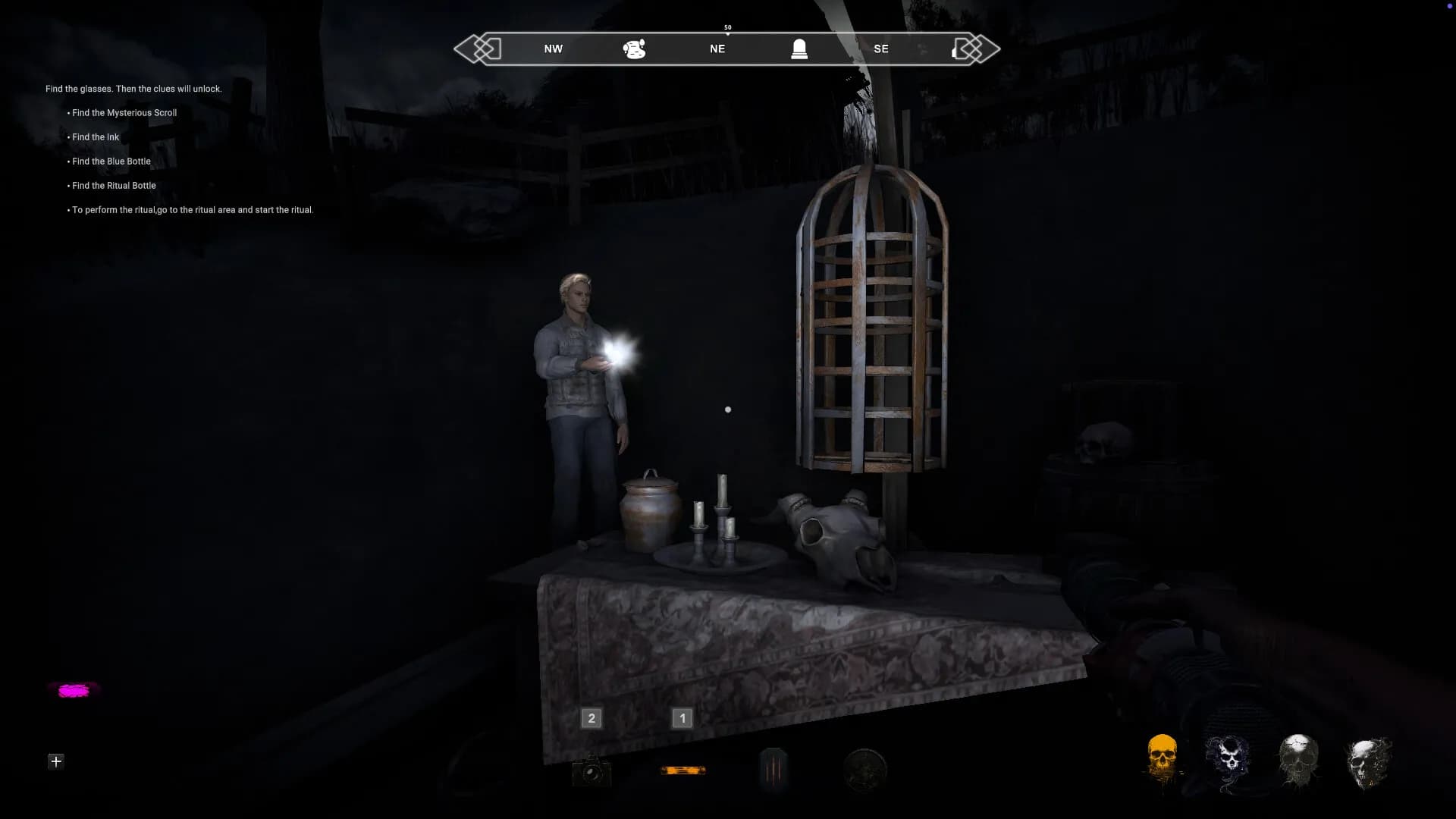Screen dimensions: 1456x819
Task: Click the pink marker near bottom left
Action: [73, 690]
